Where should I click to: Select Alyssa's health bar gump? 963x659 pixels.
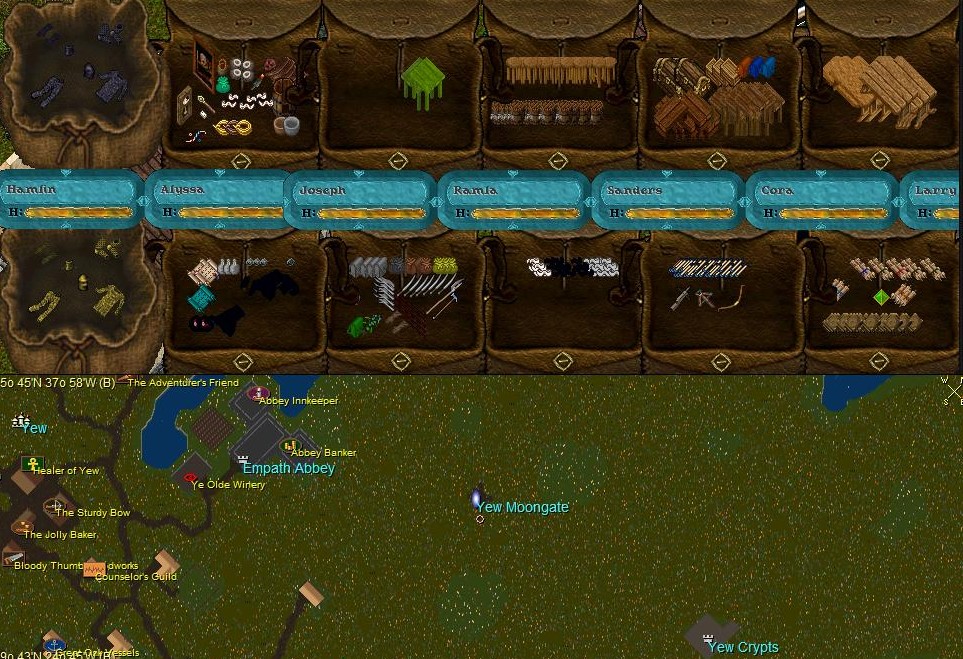(216, 200)
